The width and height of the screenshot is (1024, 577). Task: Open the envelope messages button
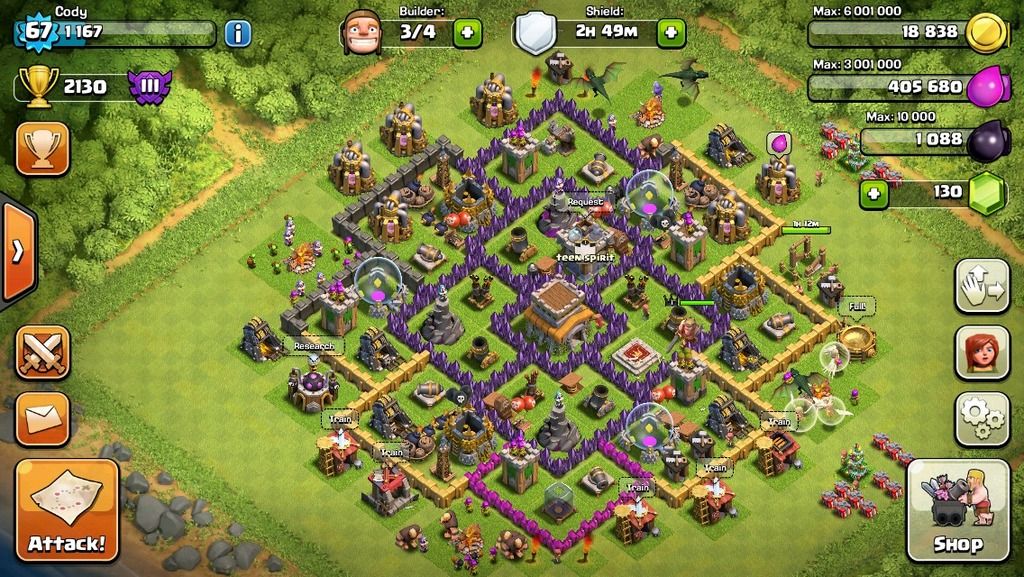(42, 417)
